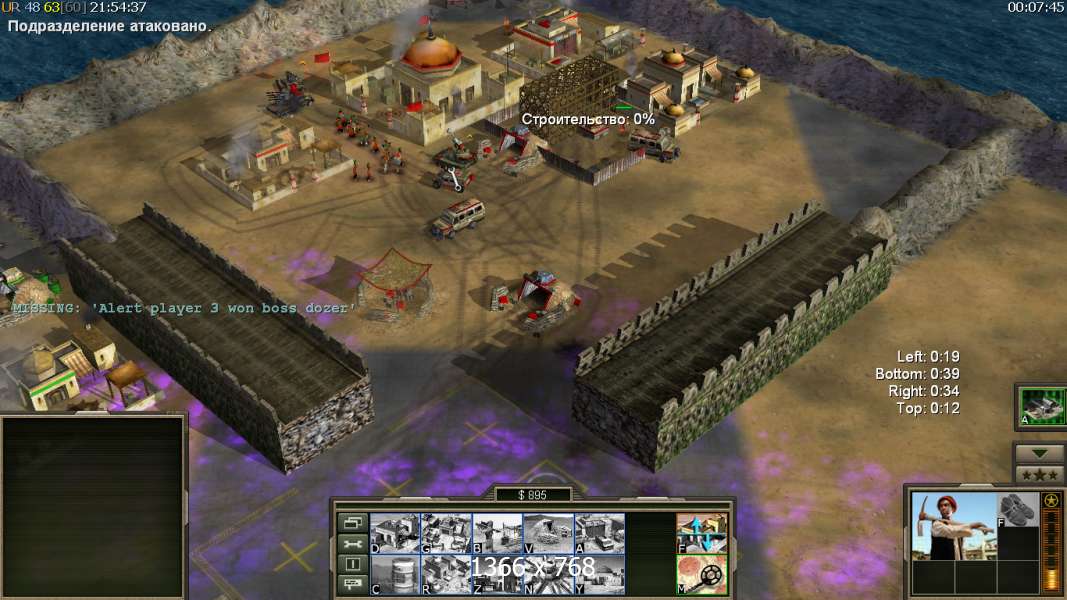Select the worker shoes upgrade icon
Screen dimensions: 1067x600
pos(1018,510)
